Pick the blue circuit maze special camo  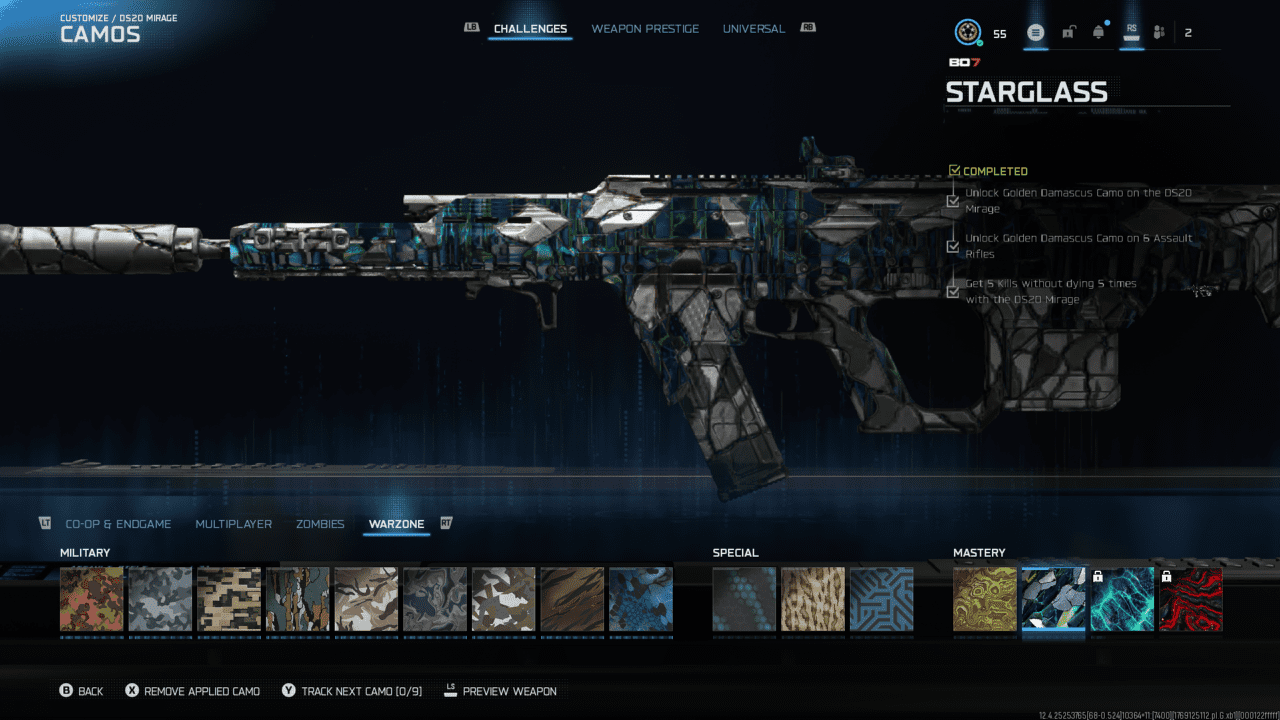tap(881, 599)
